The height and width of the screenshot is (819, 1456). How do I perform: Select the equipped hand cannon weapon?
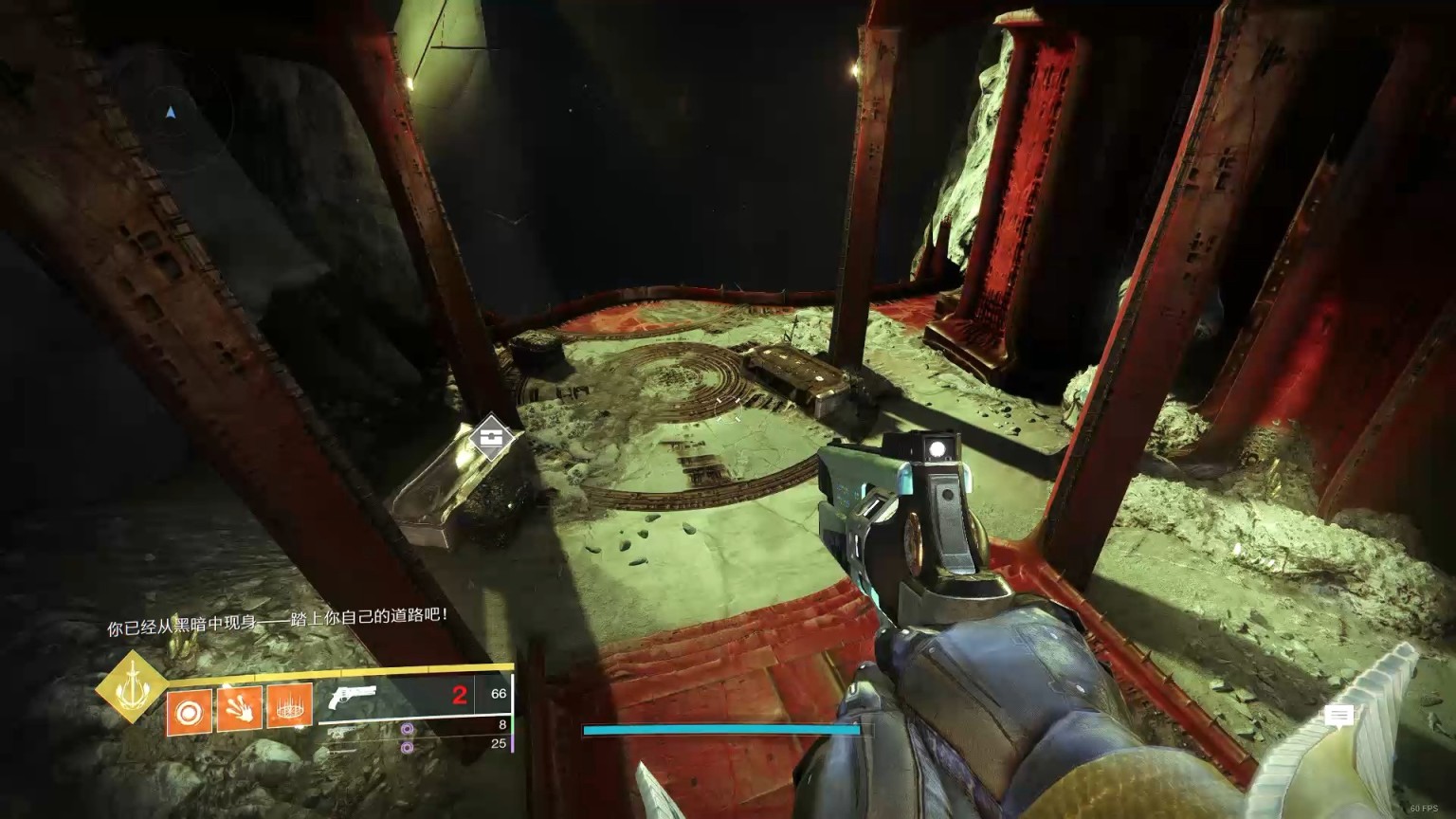(x=352, y=699)
